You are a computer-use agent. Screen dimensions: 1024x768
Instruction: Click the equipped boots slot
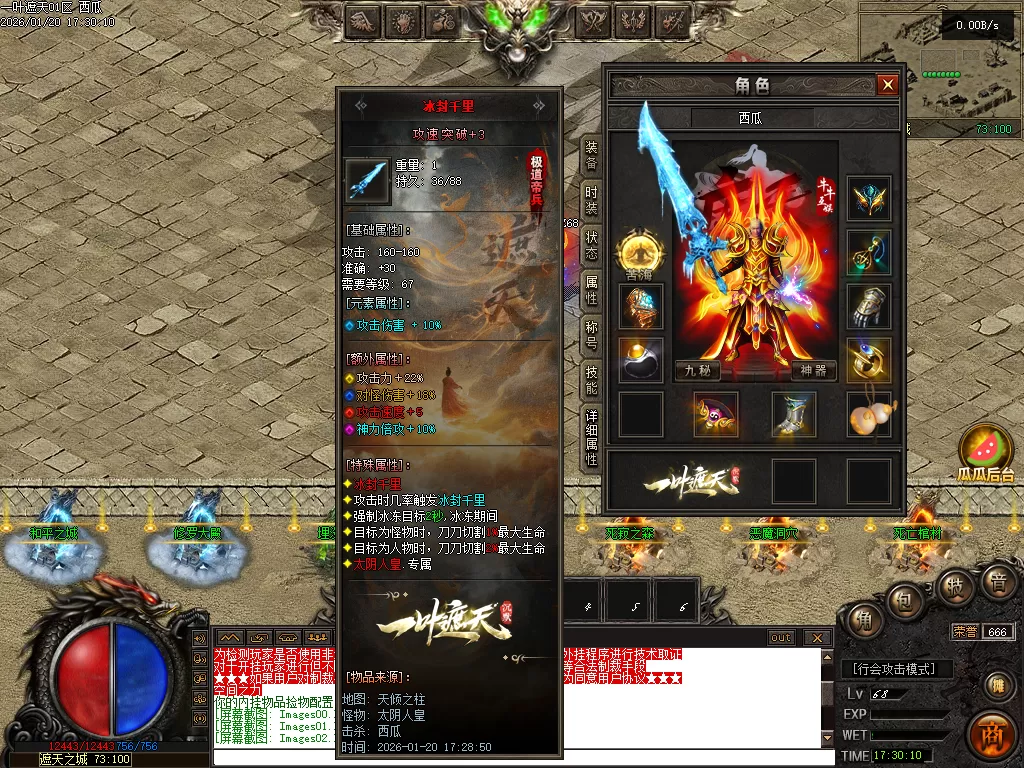pyautogui.click(x=794, y=414)
